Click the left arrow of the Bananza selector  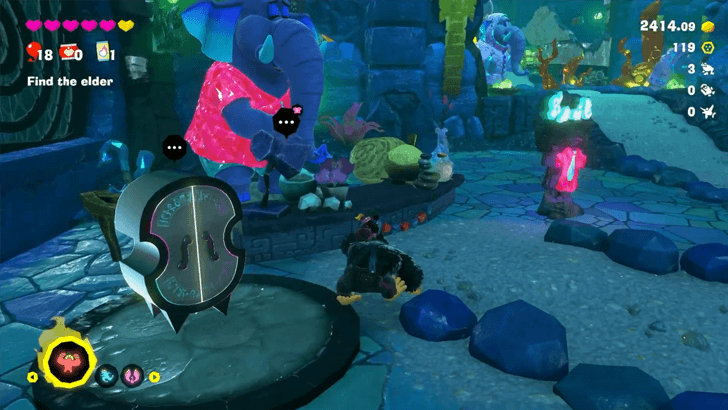pyautogui.click(x=31, y=377)
